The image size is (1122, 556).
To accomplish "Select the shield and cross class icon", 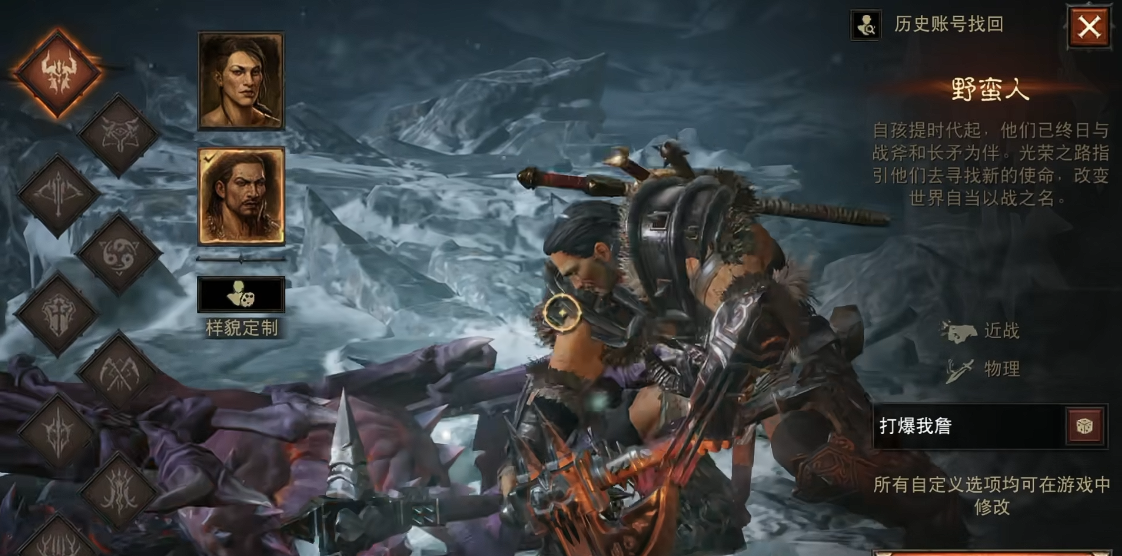I will pos(57,314).
